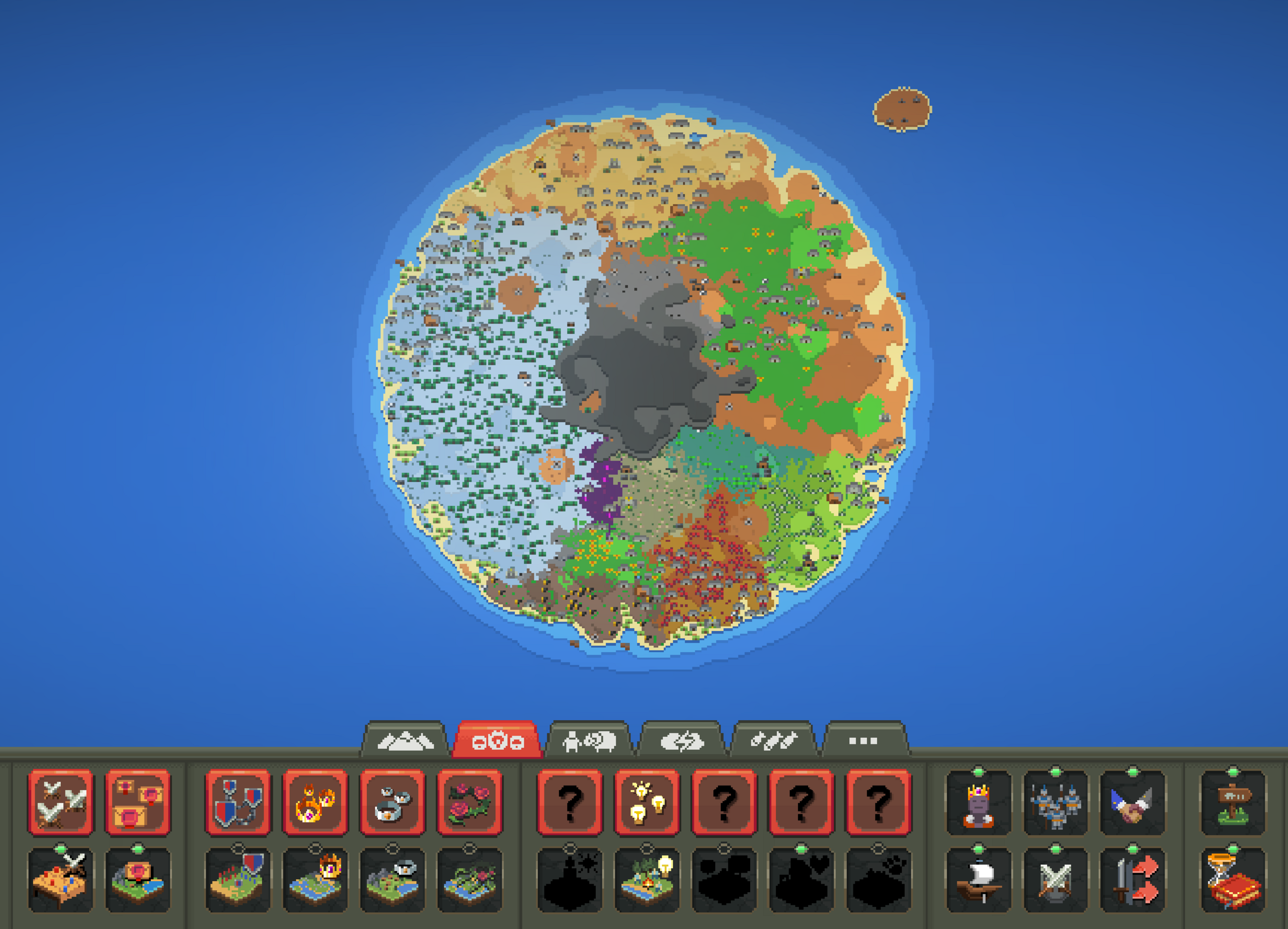Toggle the crowned king option
This screenshot has width=1288, height=929.
tap(979, 803)
